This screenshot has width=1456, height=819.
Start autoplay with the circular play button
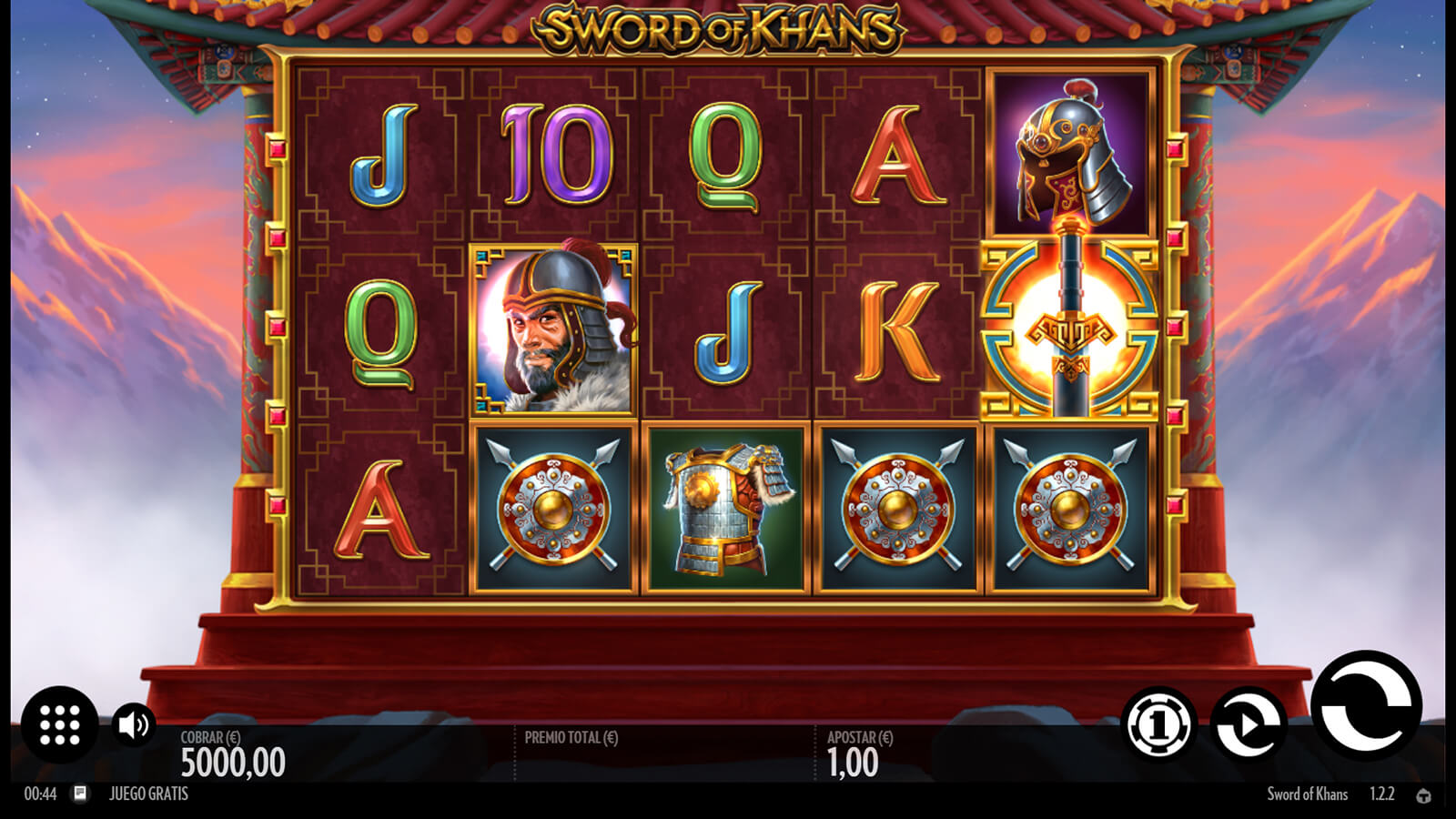pos(1249,725)
